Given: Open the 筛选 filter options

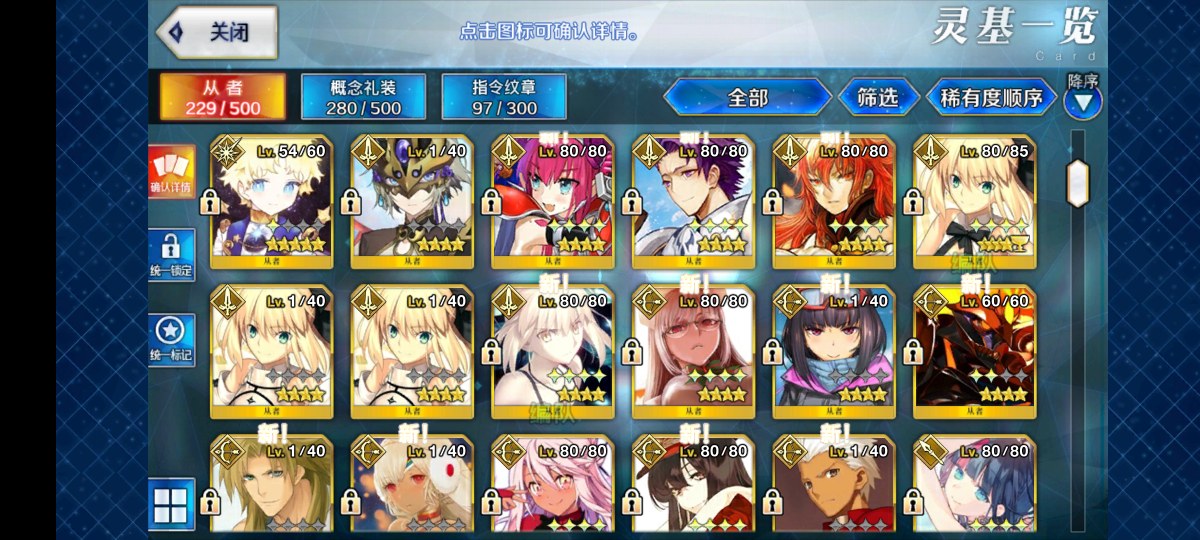Looking at the screenshot, I should click(x=877, y=97).
